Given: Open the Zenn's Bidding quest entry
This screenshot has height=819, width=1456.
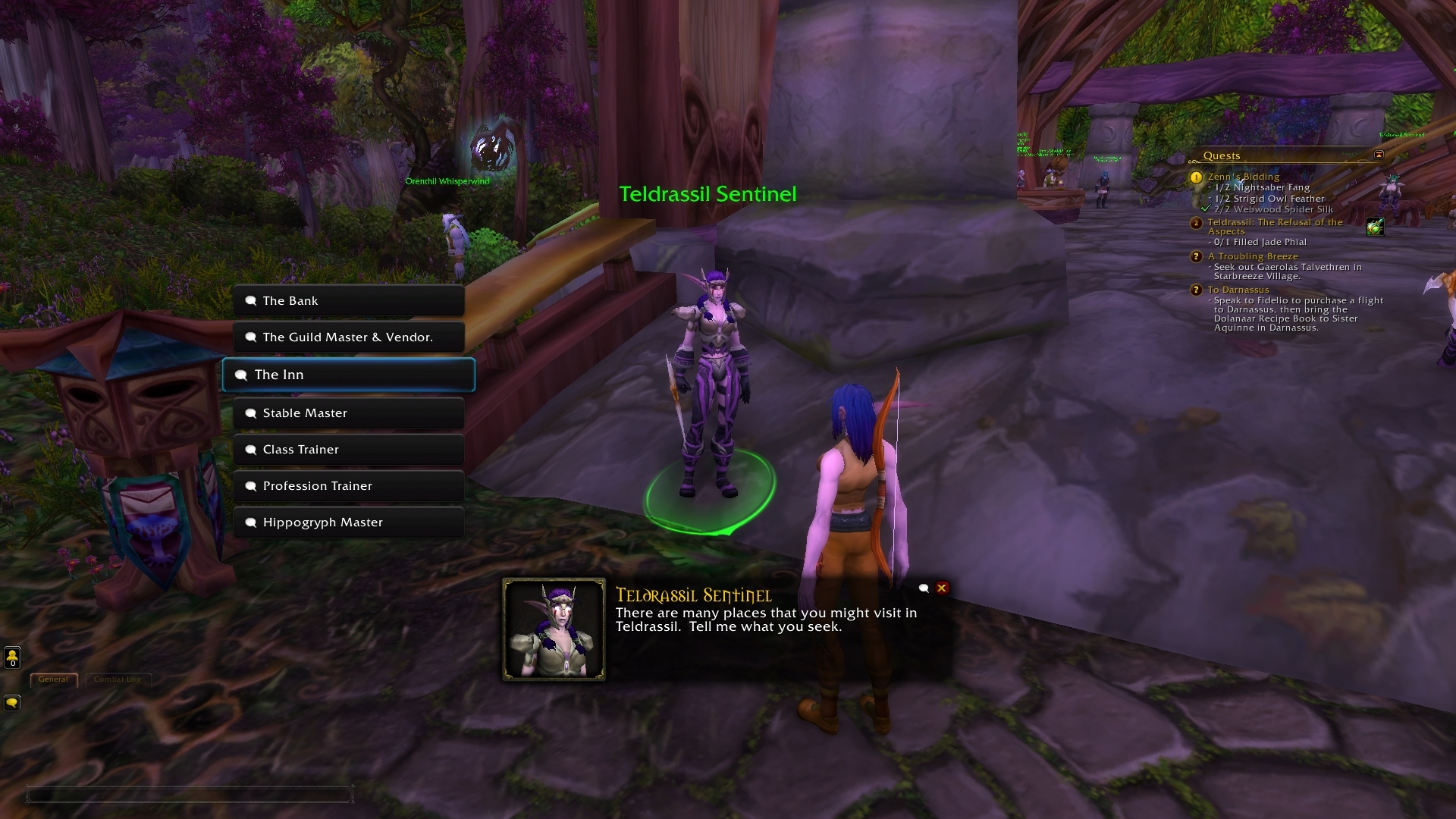Looking at the screenshot, I should coord(1243,177).
